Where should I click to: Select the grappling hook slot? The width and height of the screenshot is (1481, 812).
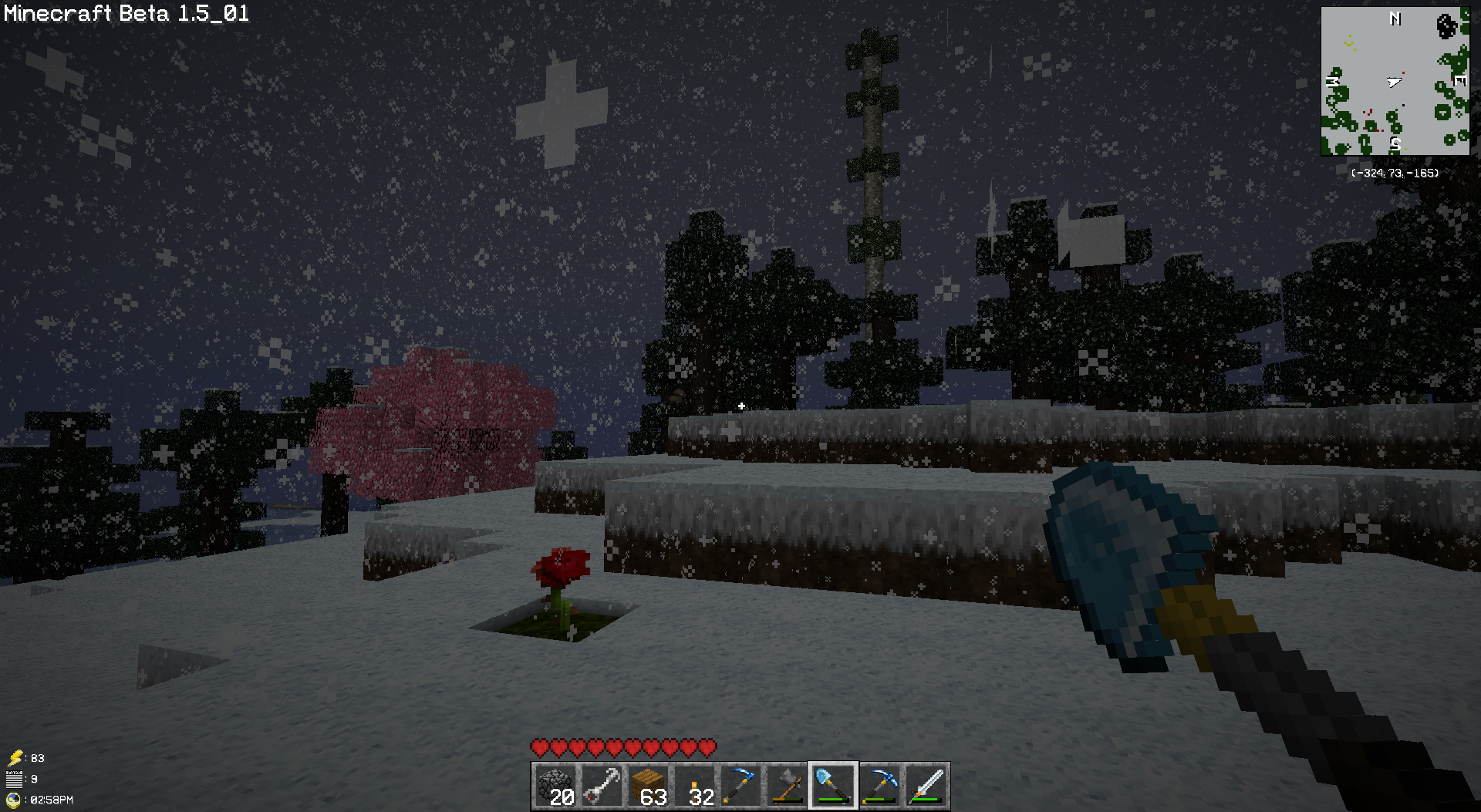click(601, 786)
